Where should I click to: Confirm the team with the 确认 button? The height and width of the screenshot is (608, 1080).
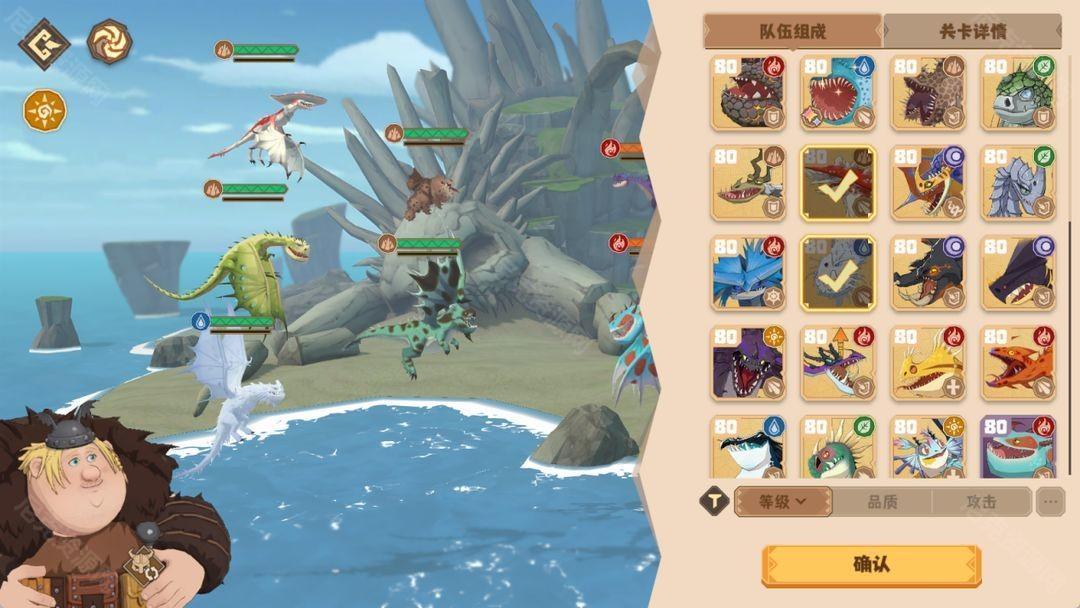[870, 565]
